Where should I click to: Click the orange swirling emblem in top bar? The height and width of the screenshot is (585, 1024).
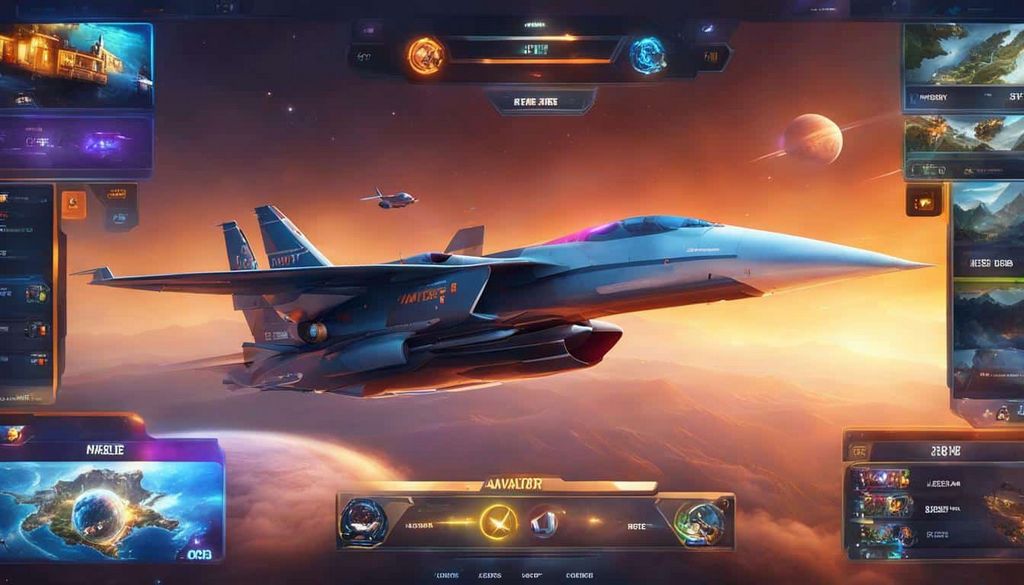(x=425, y=55)
